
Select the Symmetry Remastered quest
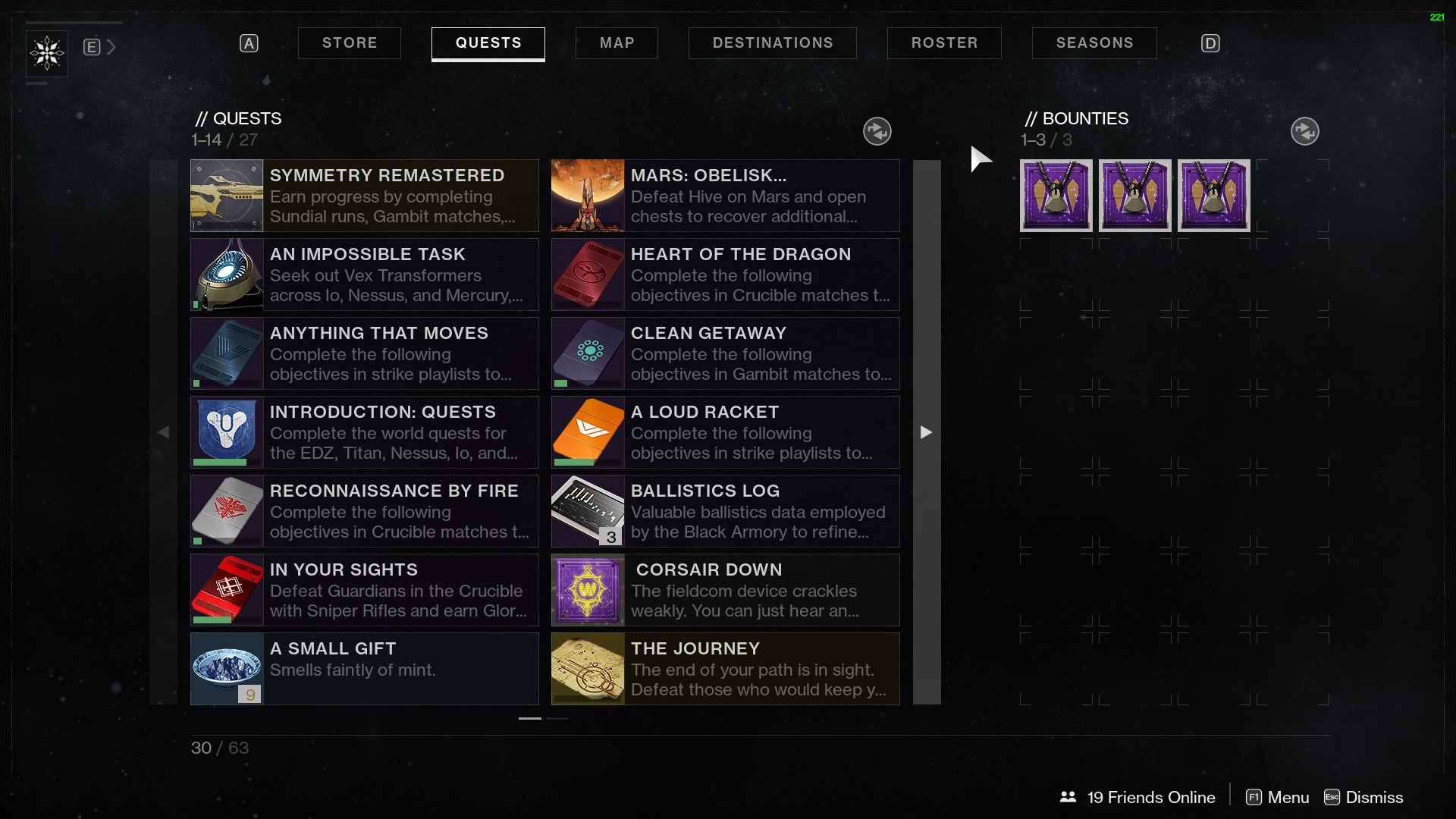coord(364,196)
